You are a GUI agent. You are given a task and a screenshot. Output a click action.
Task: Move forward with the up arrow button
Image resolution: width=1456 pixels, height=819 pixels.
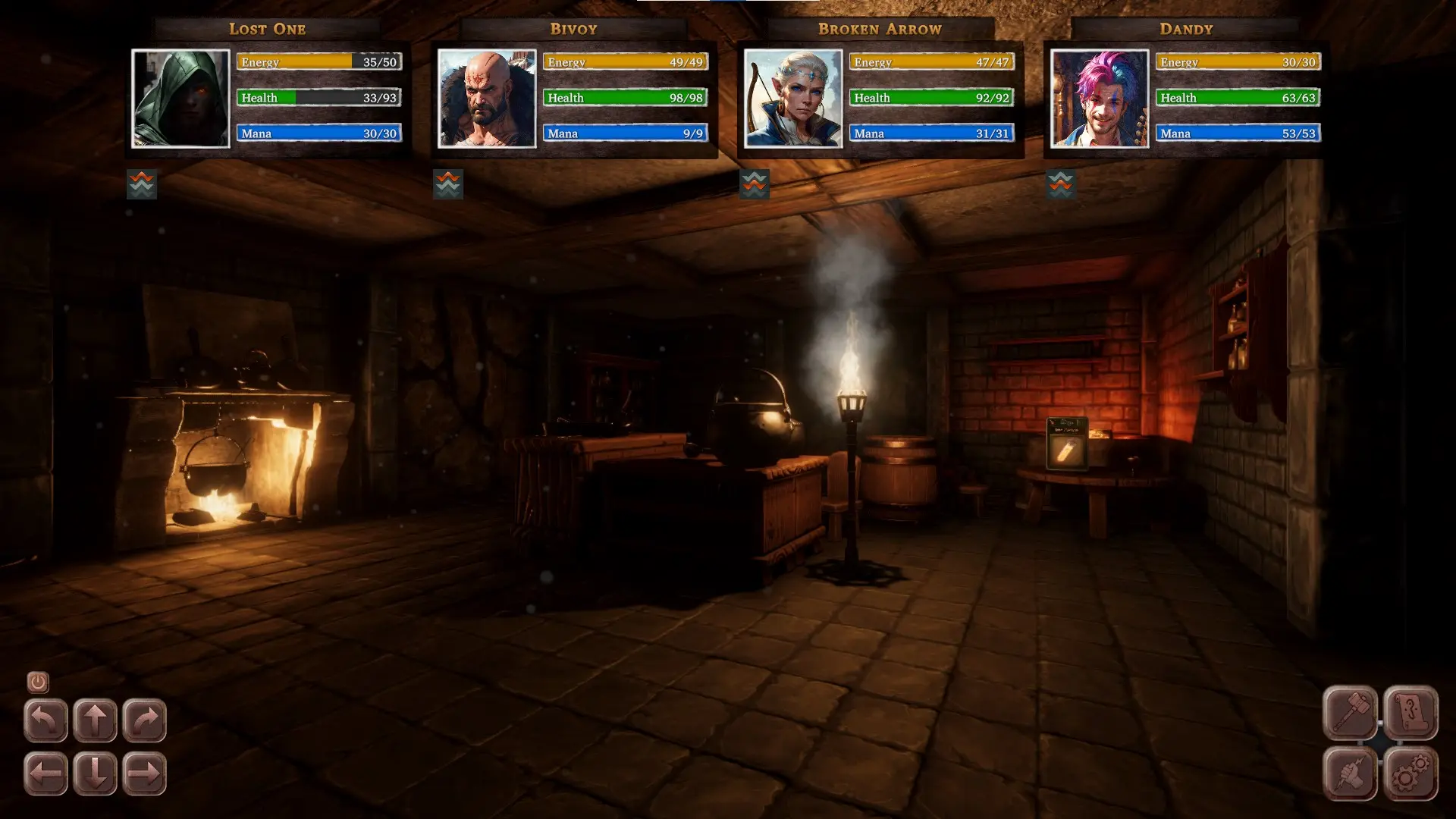click(x=95, y=720)
